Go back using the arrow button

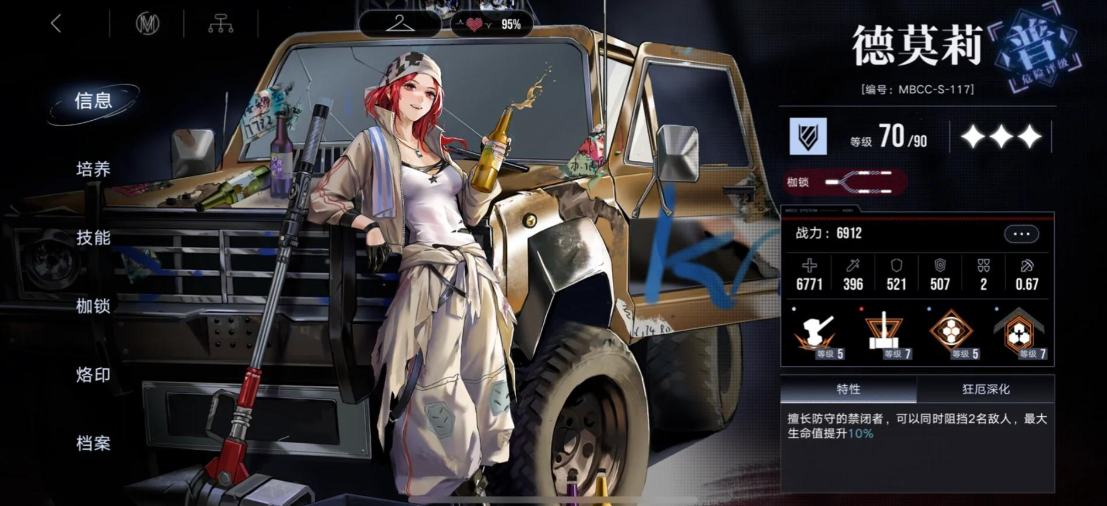(56, 24)
